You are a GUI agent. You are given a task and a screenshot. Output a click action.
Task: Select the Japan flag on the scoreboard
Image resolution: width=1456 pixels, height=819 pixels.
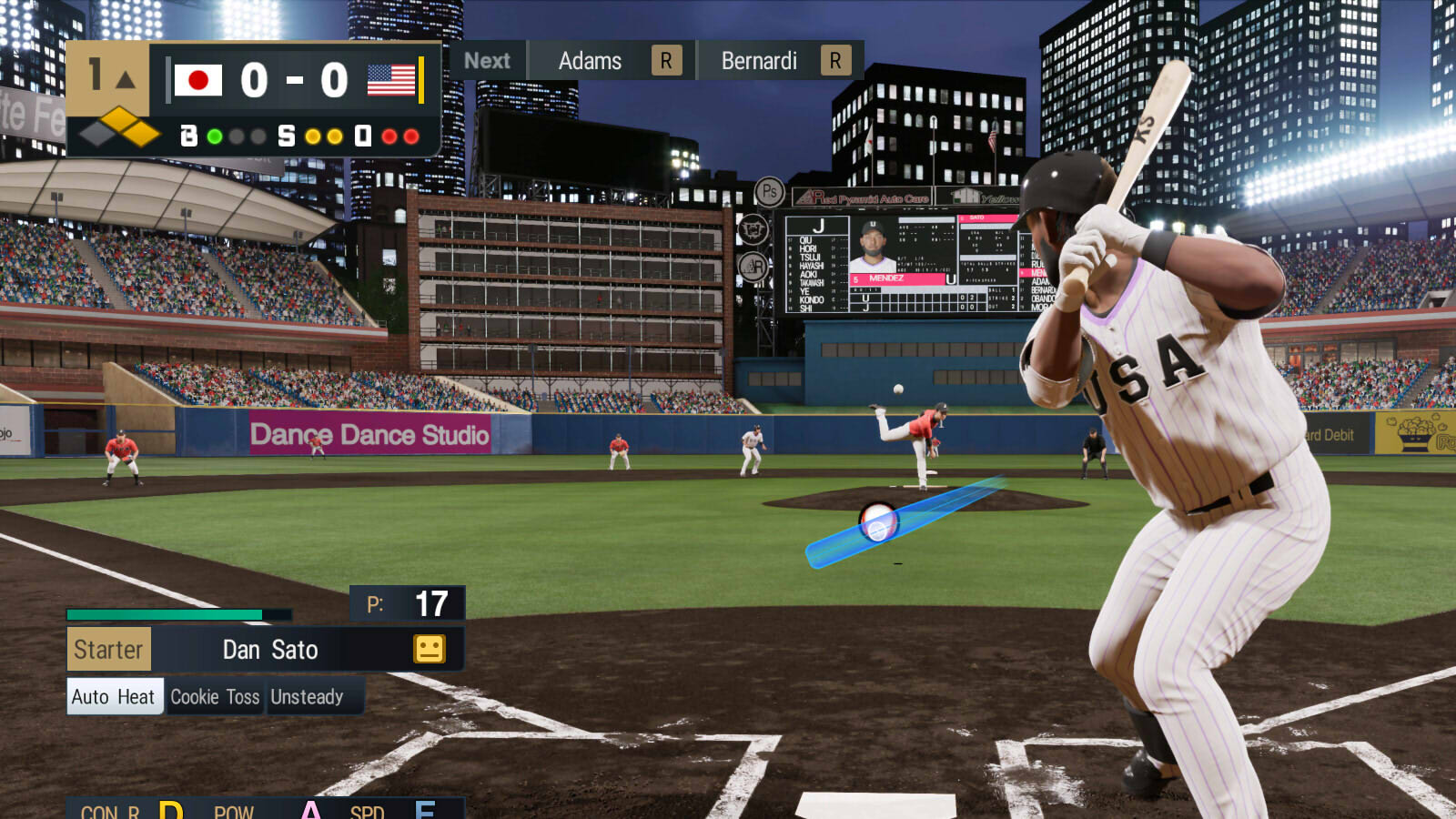[x=199, y=80]
